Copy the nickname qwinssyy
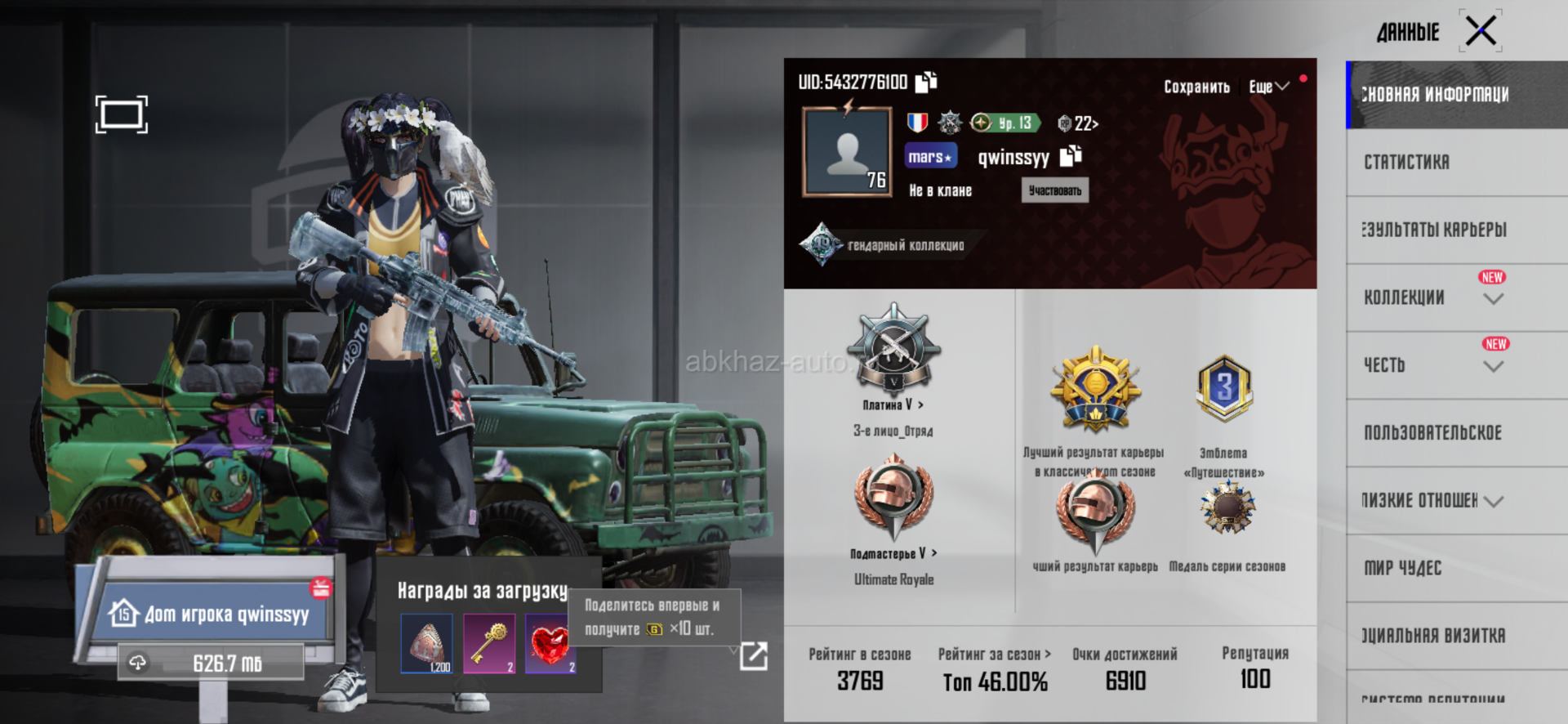 pyautogui.click(x=1071, y=155)
